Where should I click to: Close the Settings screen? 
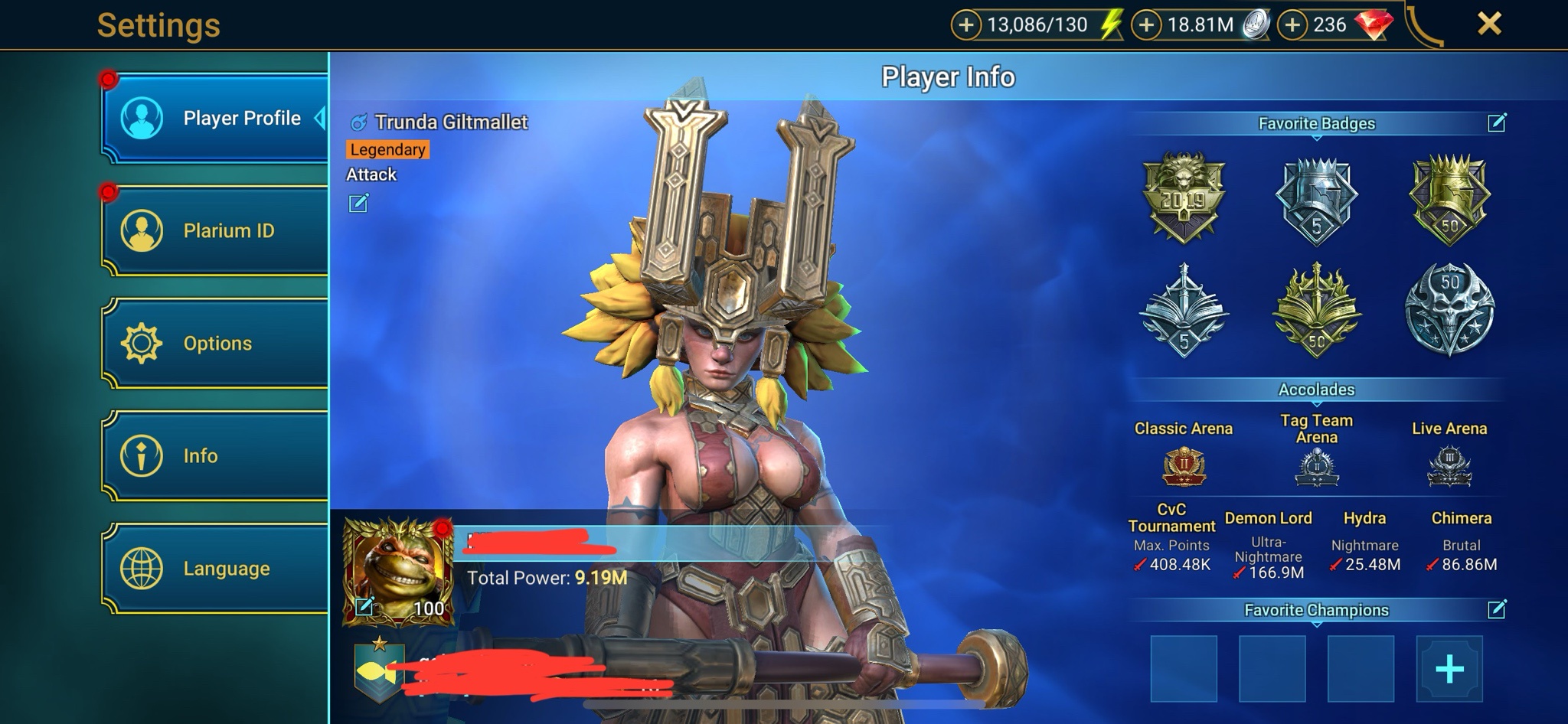1489,24
